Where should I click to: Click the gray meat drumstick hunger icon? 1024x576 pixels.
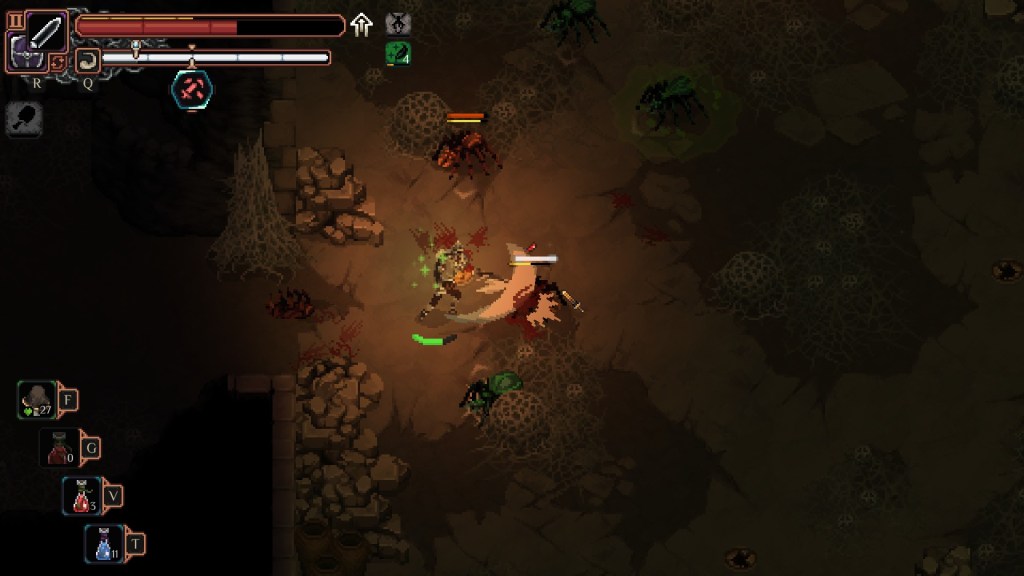point(23,119)
